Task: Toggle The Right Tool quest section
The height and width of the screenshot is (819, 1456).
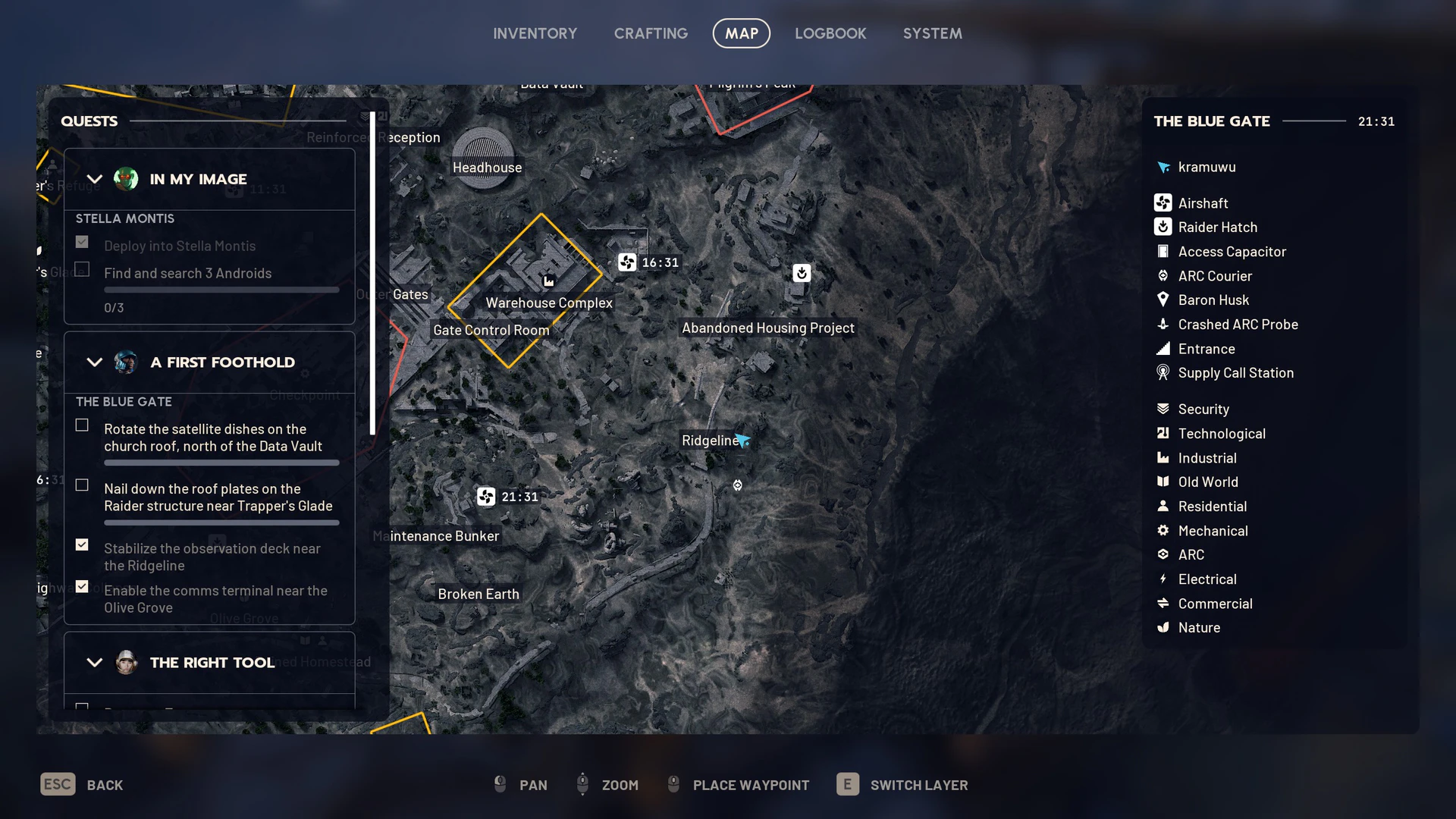Action: click(94, 663)
